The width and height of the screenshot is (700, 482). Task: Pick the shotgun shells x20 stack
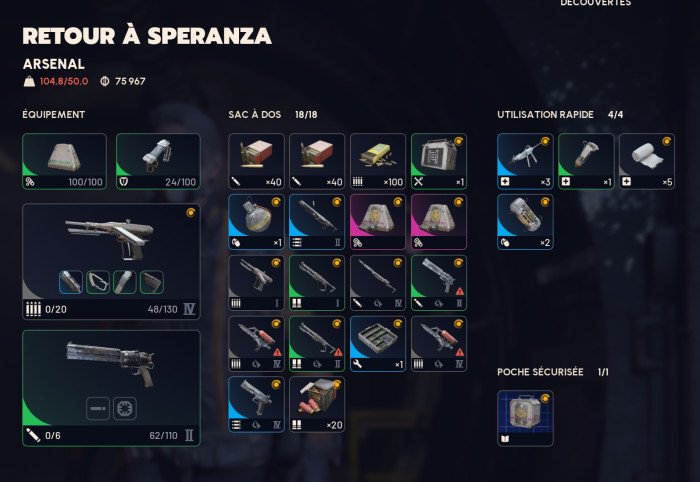[x=317, y=404]
